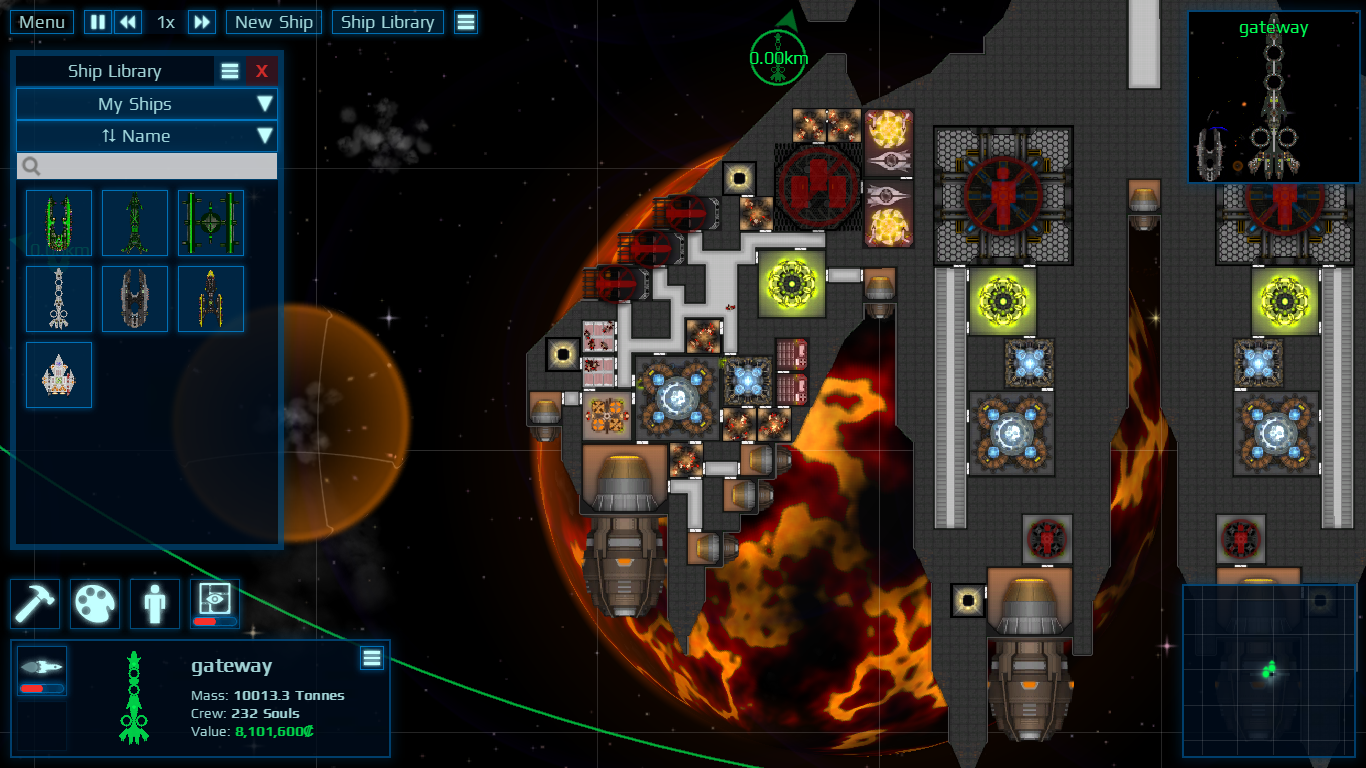Open the Ship Library hamburger menu
The width and height of the screenshot is (1366, 768).
229,70
